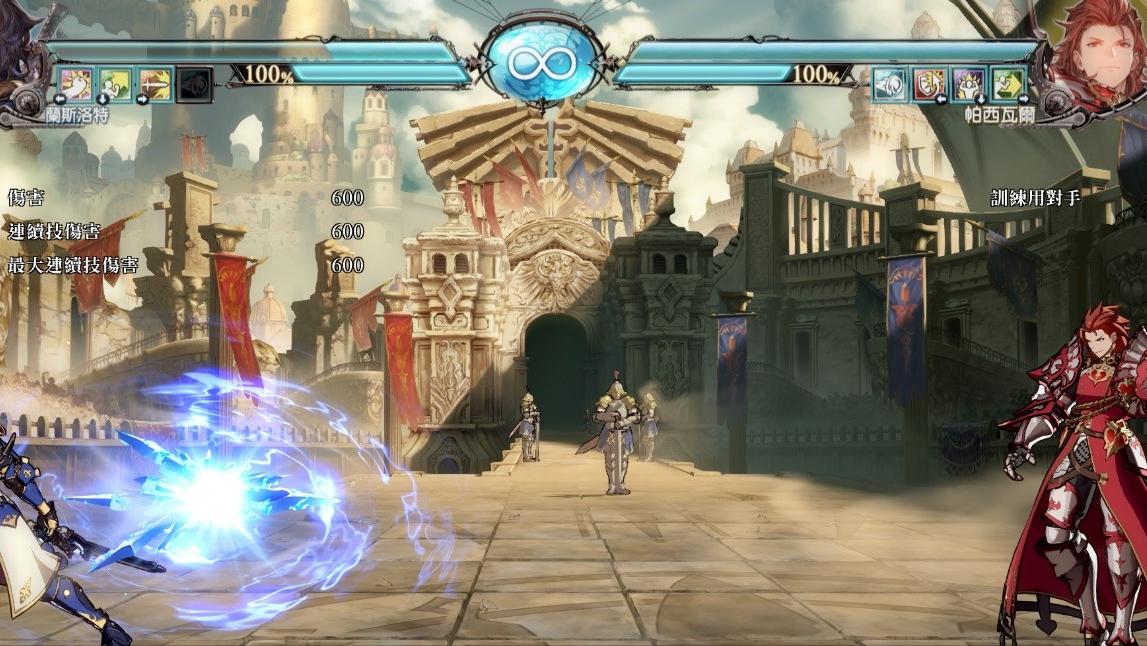This screenshot has width=1147, height=646.
Task: Choose Percival's purple power-up skill icon
Action: click(x=968, y=84)
